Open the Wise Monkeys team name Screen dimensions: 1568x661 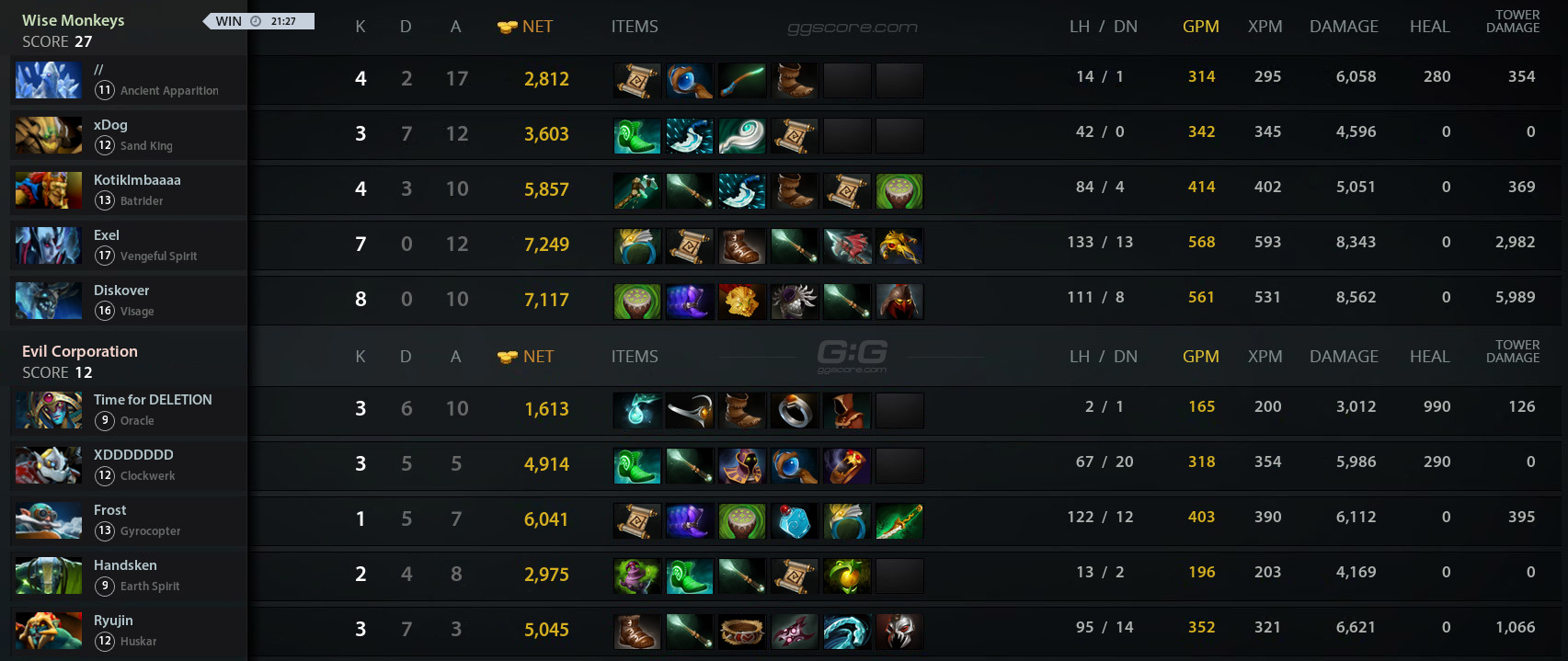74,20
